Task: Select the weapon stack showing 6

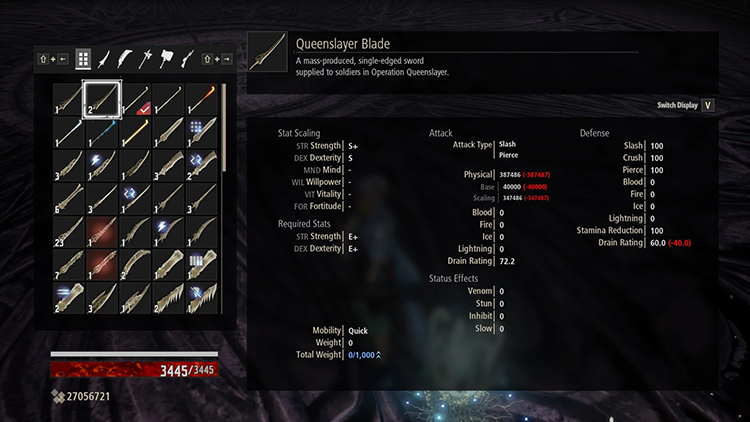Action: click(x=67, y=200)
